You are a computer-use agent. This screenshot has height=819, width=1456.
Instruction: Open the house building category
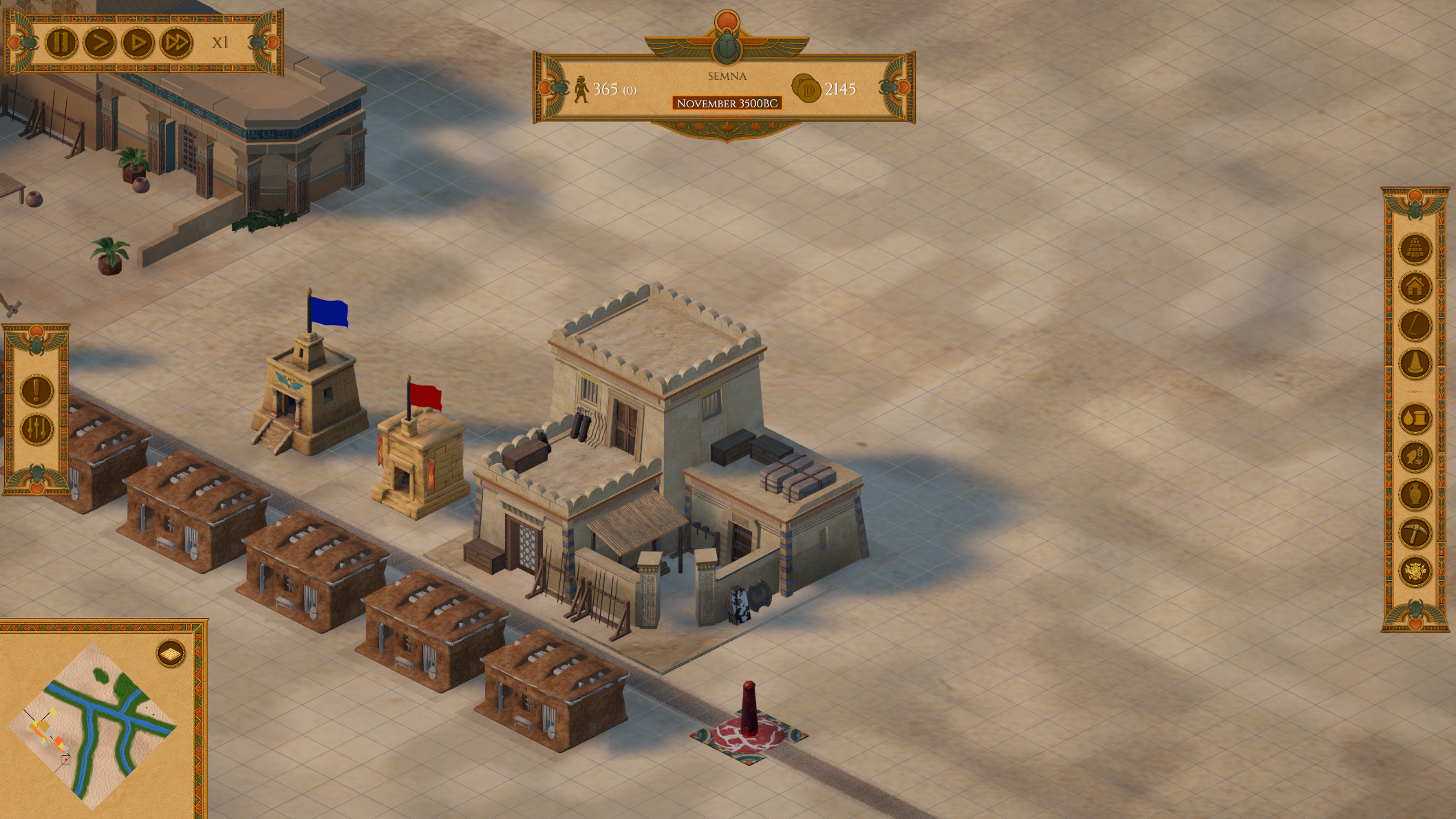coord(1415,286)
